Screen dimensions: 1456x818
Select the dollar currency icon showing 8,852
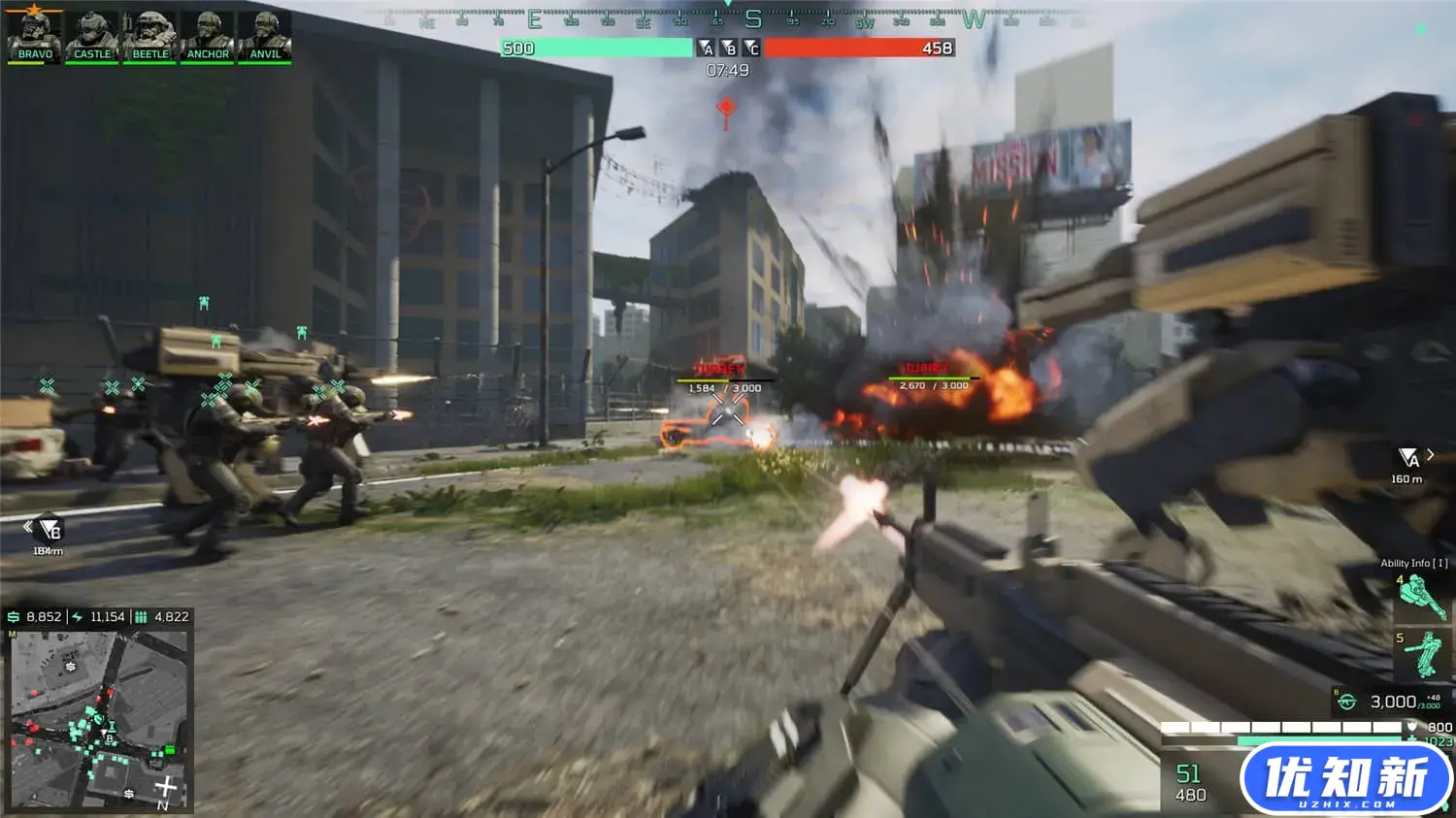pos(14,617)
